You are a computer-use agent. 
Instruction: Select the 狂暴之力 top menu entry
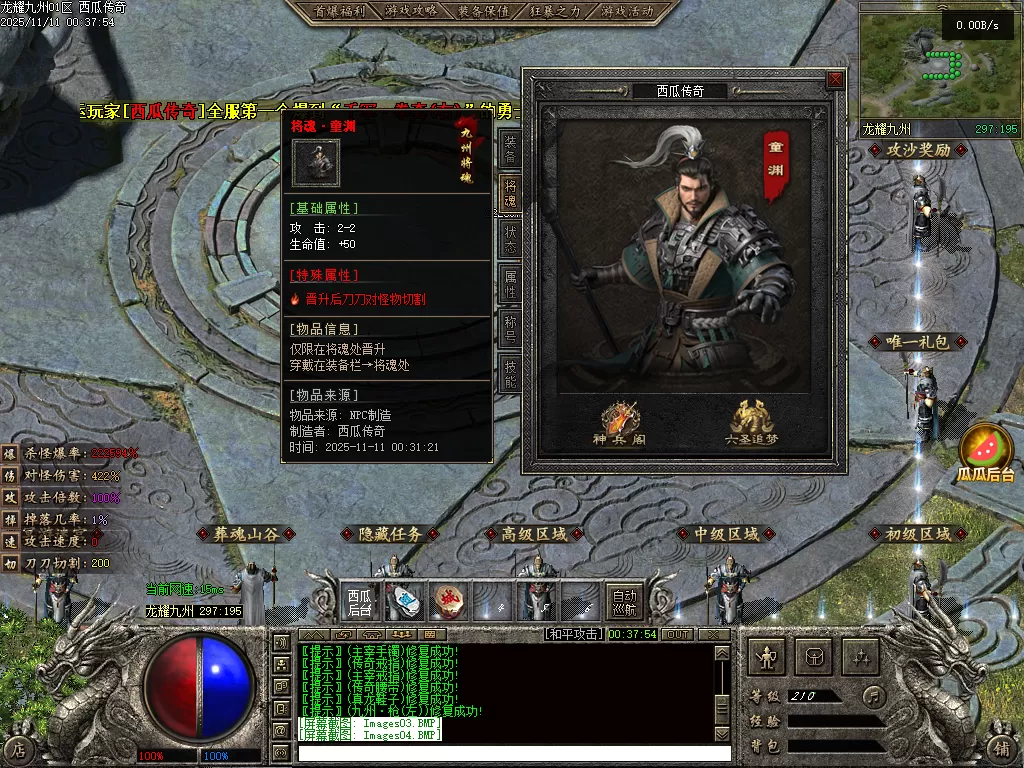pyautogui.click(x=556, y=11)
